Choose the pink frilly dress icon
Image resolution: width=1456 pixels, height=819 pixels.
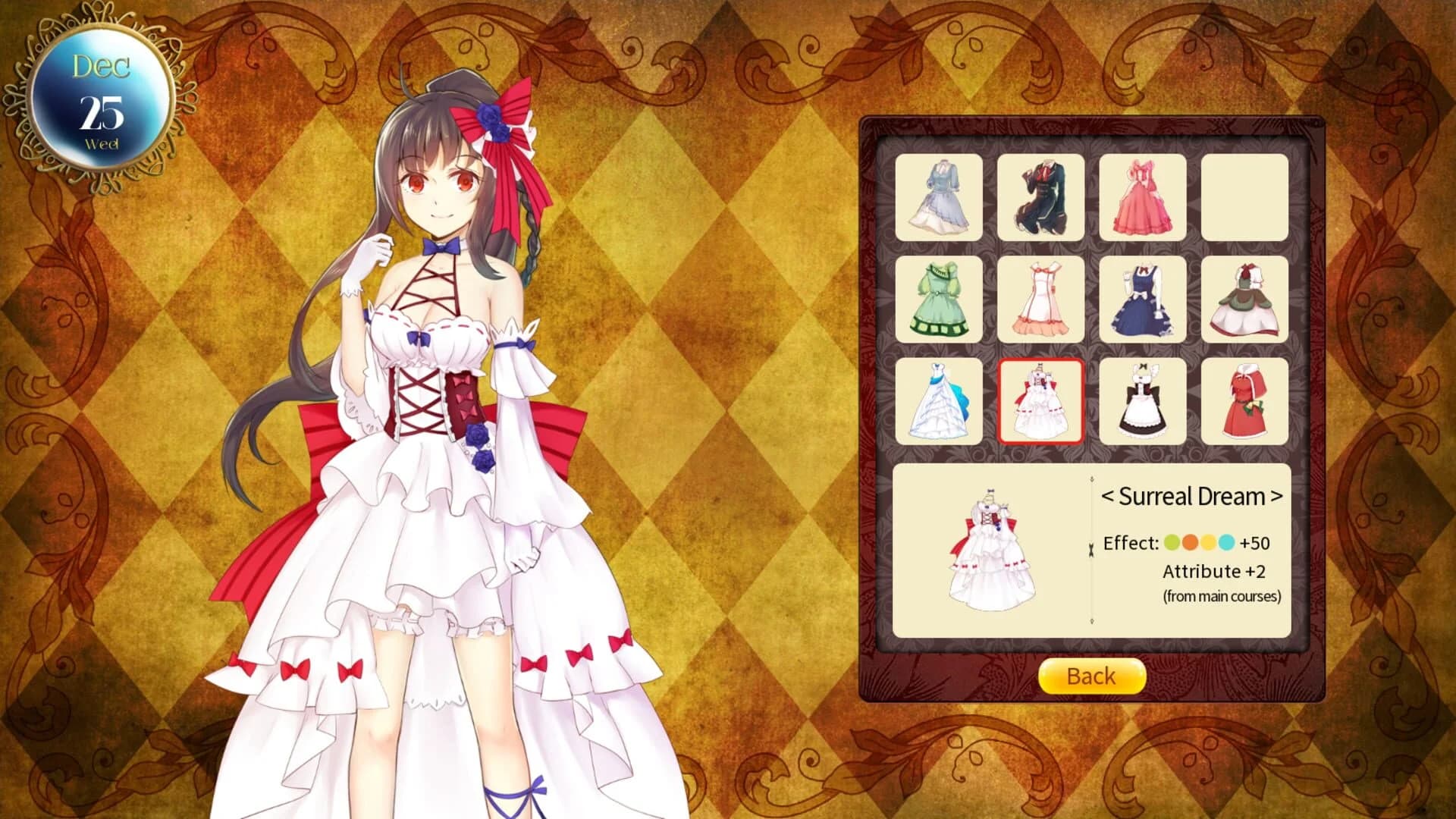pos(1143,197)
